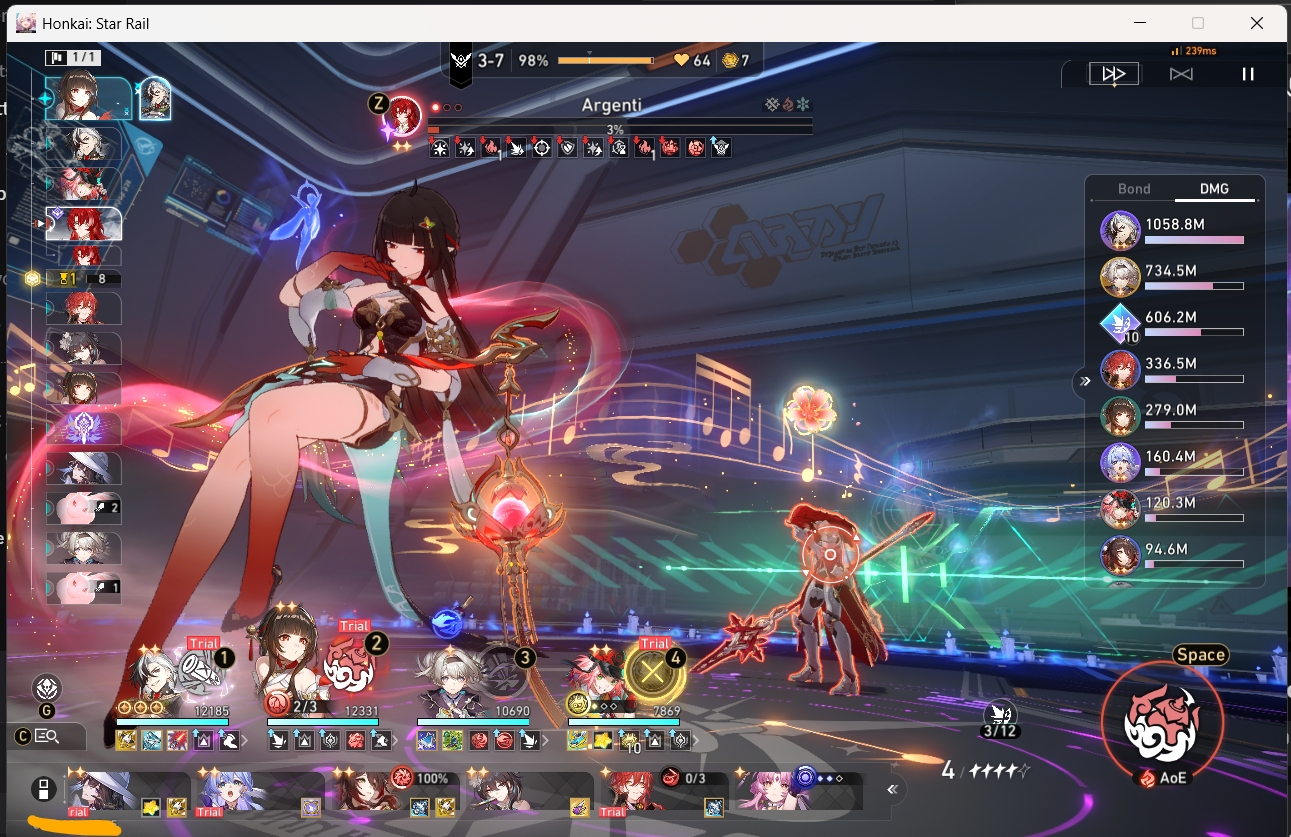Select the pink-haired reserve character card
The image size is (1291, 837).
coord(800,792)
